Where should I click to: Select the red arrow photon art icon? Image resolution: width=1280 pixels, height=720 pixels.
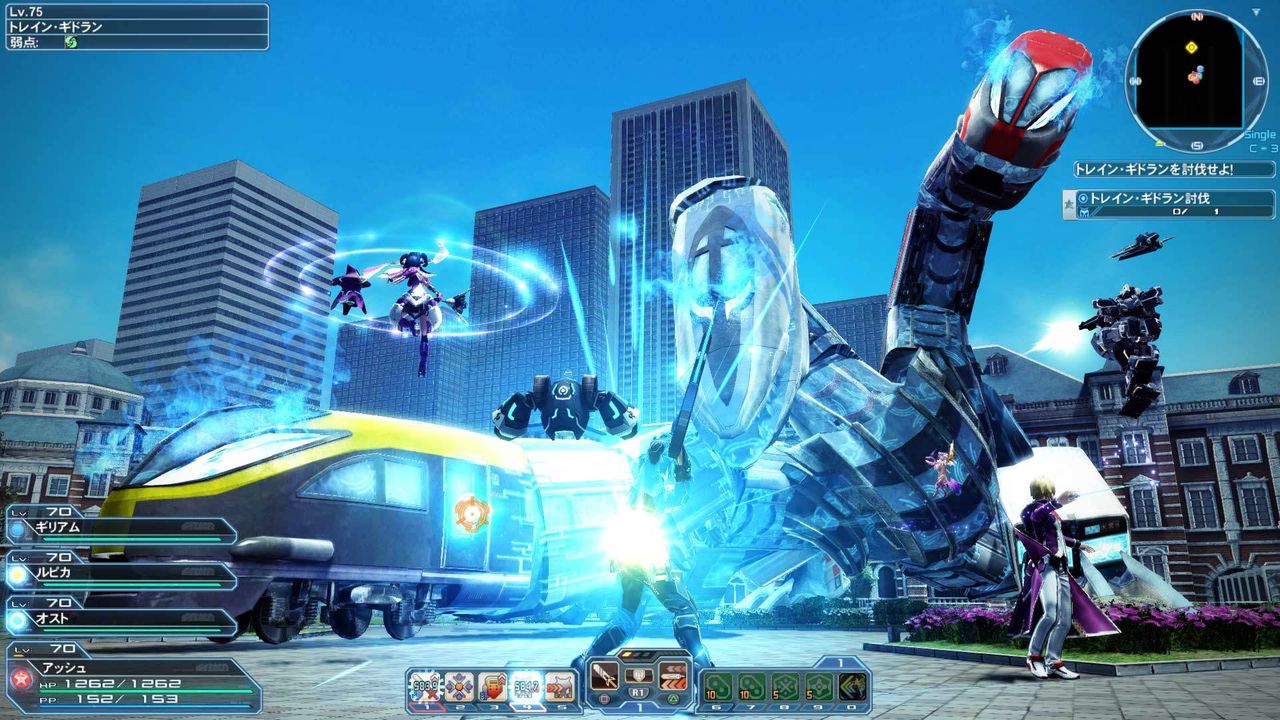coord(671,676)
